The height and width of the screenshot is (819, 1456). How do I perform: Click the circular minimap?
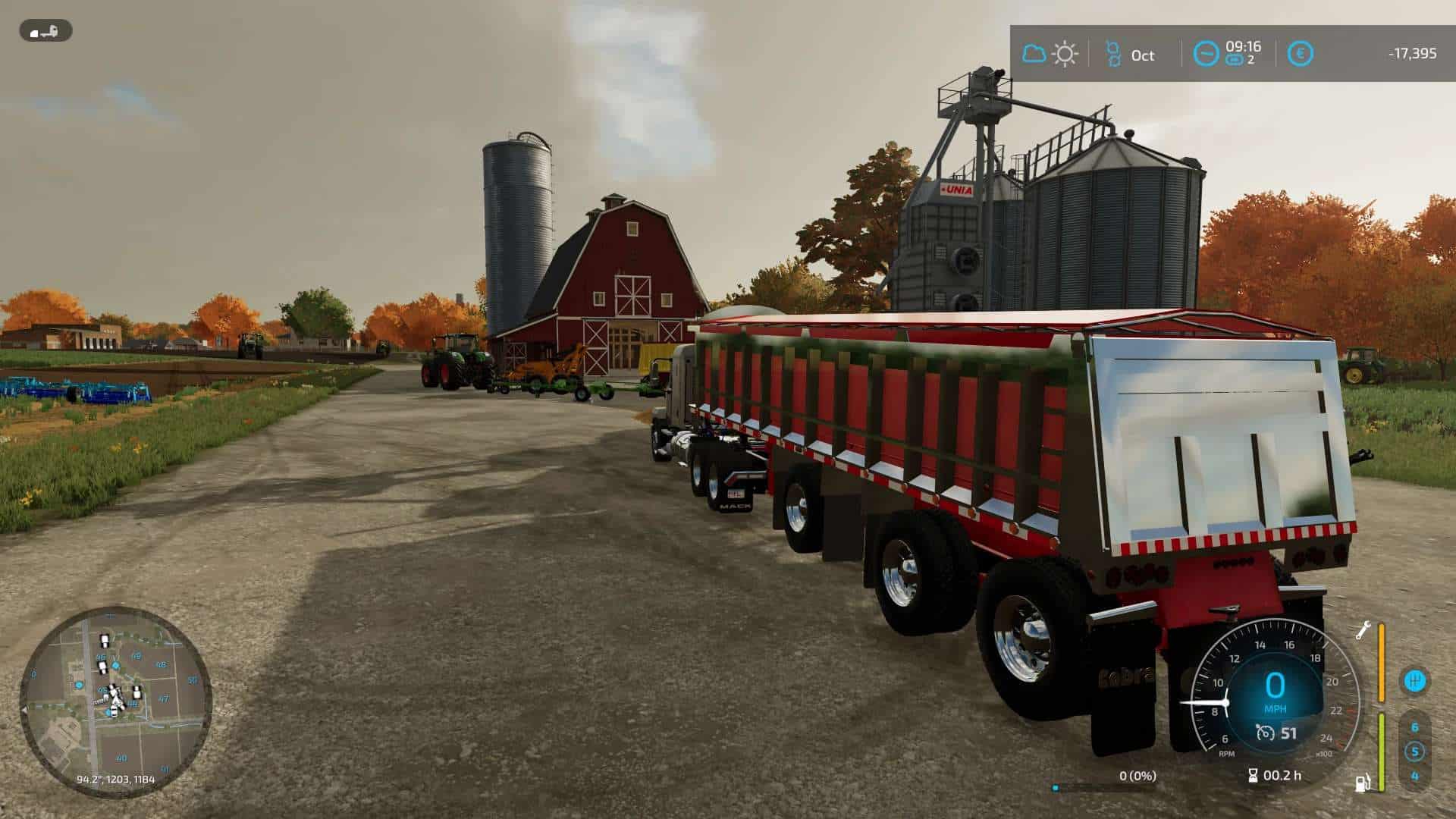tap(115, 701)
